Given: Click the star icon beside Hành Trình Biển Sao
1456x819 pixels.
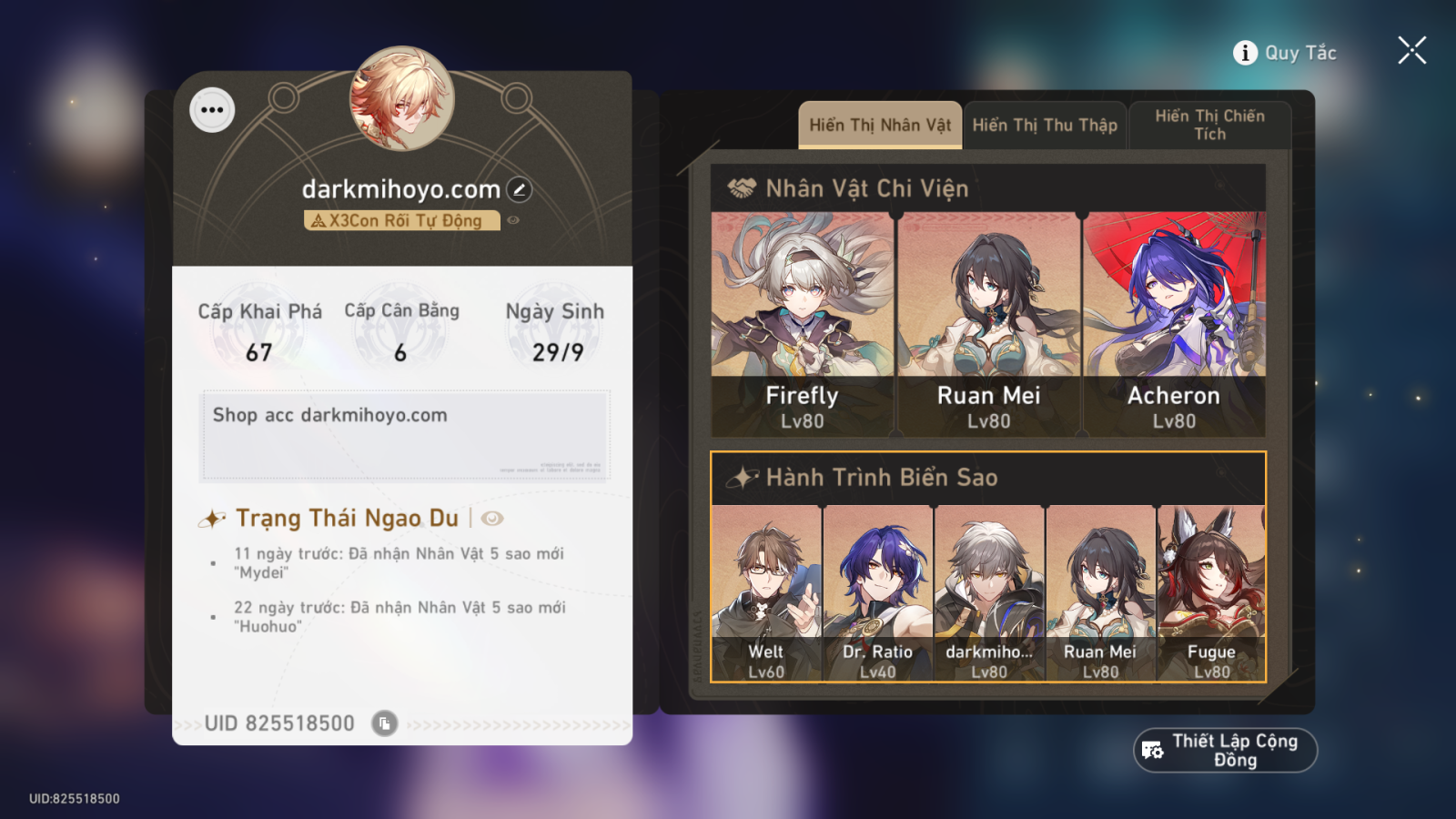Looking at the screenshot, I should click(x=743, y=476).
